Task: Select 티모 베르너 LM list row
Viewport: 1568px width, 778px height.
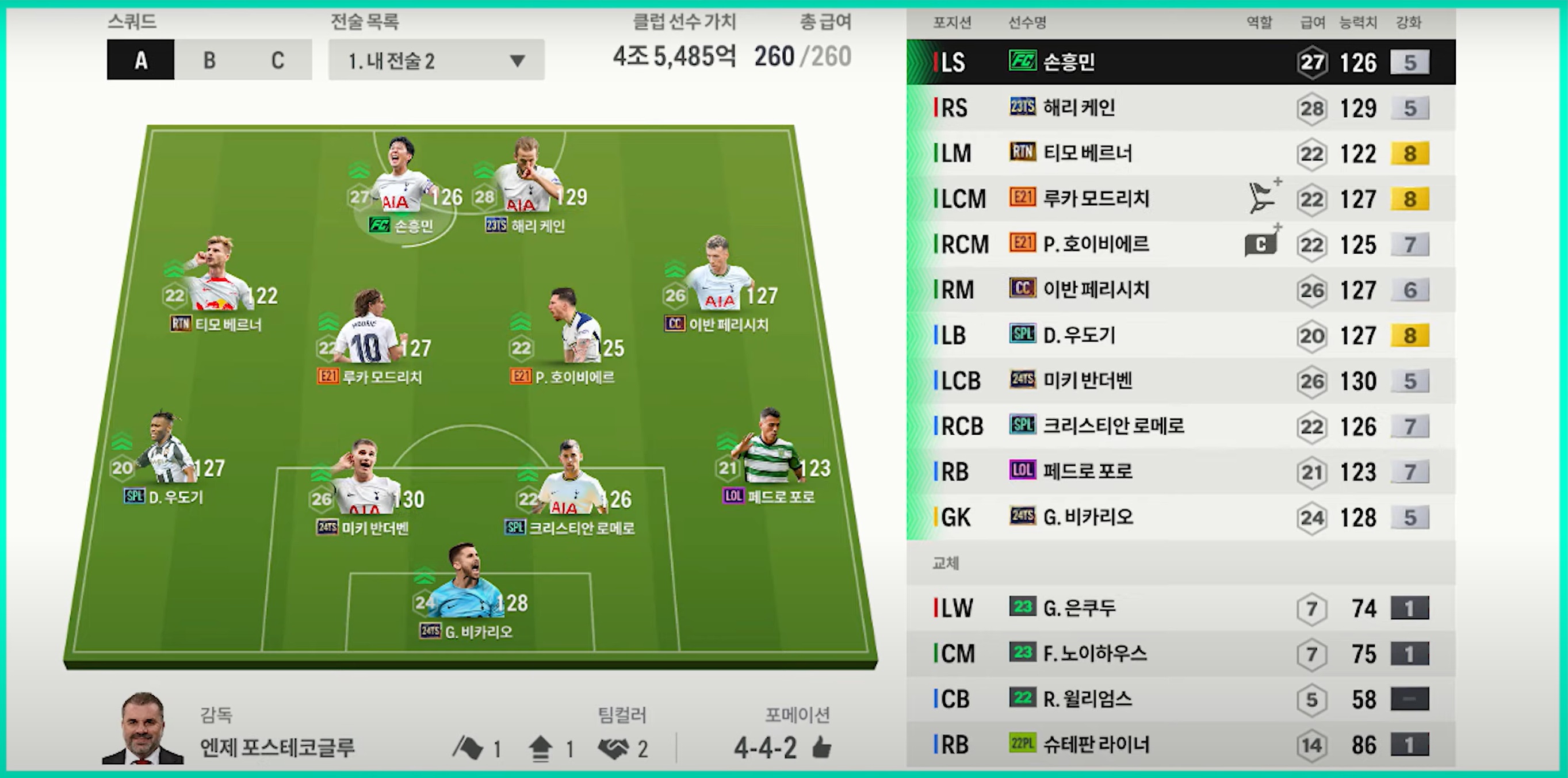Action: (x=1180, y=154)
